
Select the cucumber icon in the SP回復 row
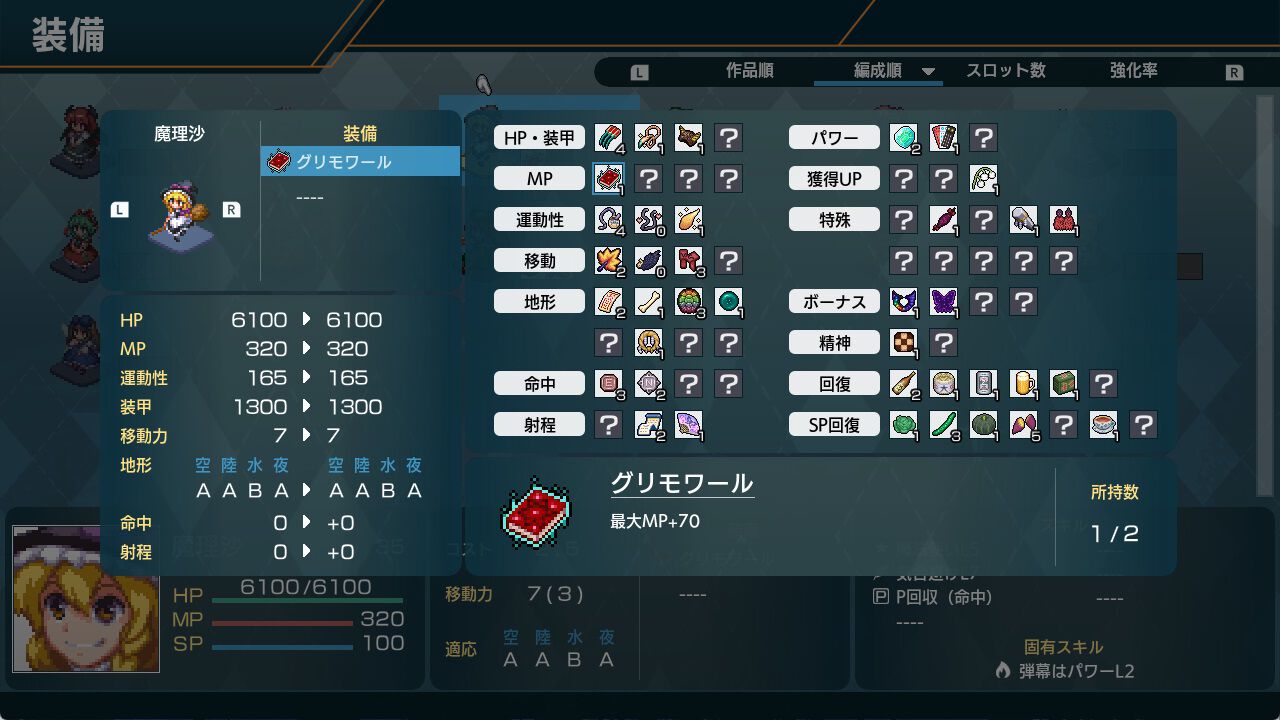942,424
